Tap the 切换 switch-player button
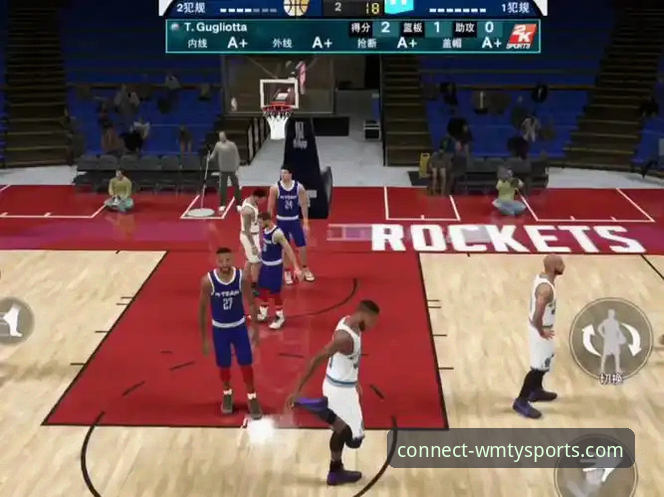 pyautogui.click(x=610, y=341)
